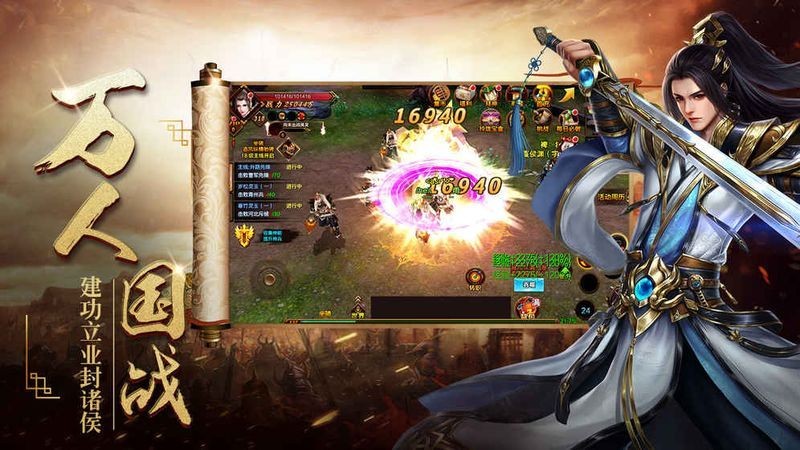
Task: Click the blue button above the skill icon
Action: tap(530, 285)
